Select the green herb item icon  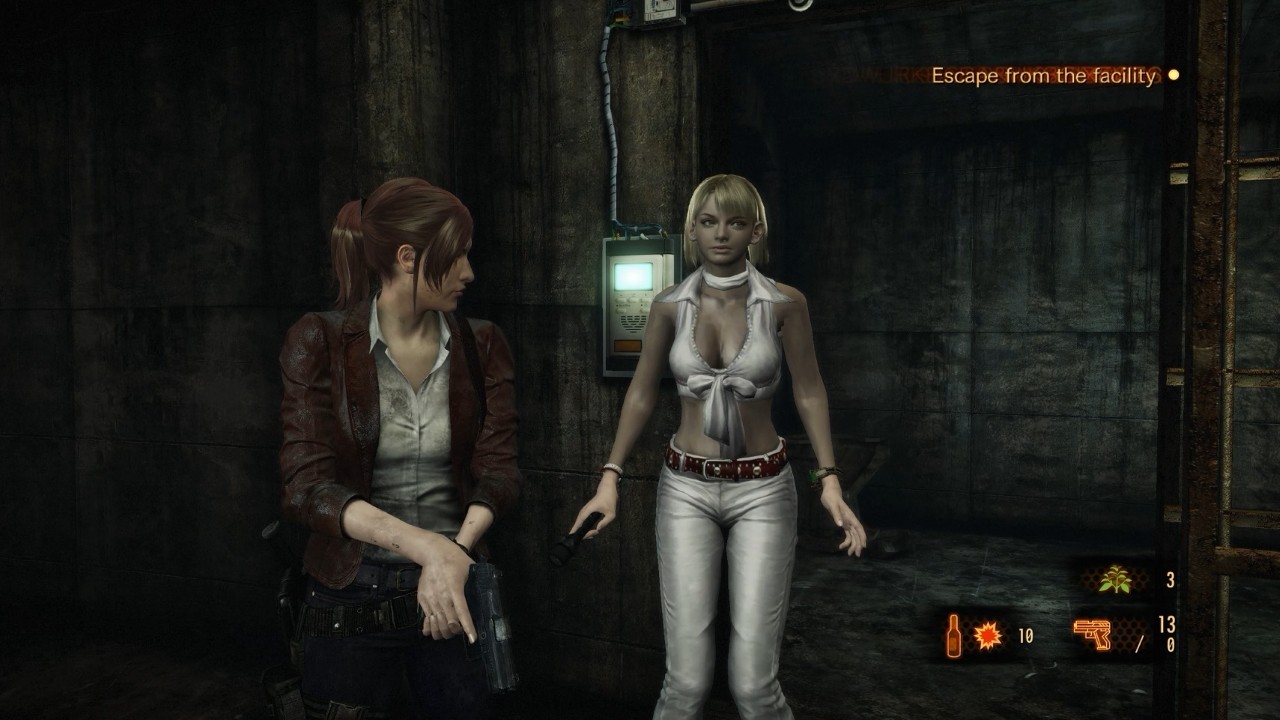(1113, 579)
